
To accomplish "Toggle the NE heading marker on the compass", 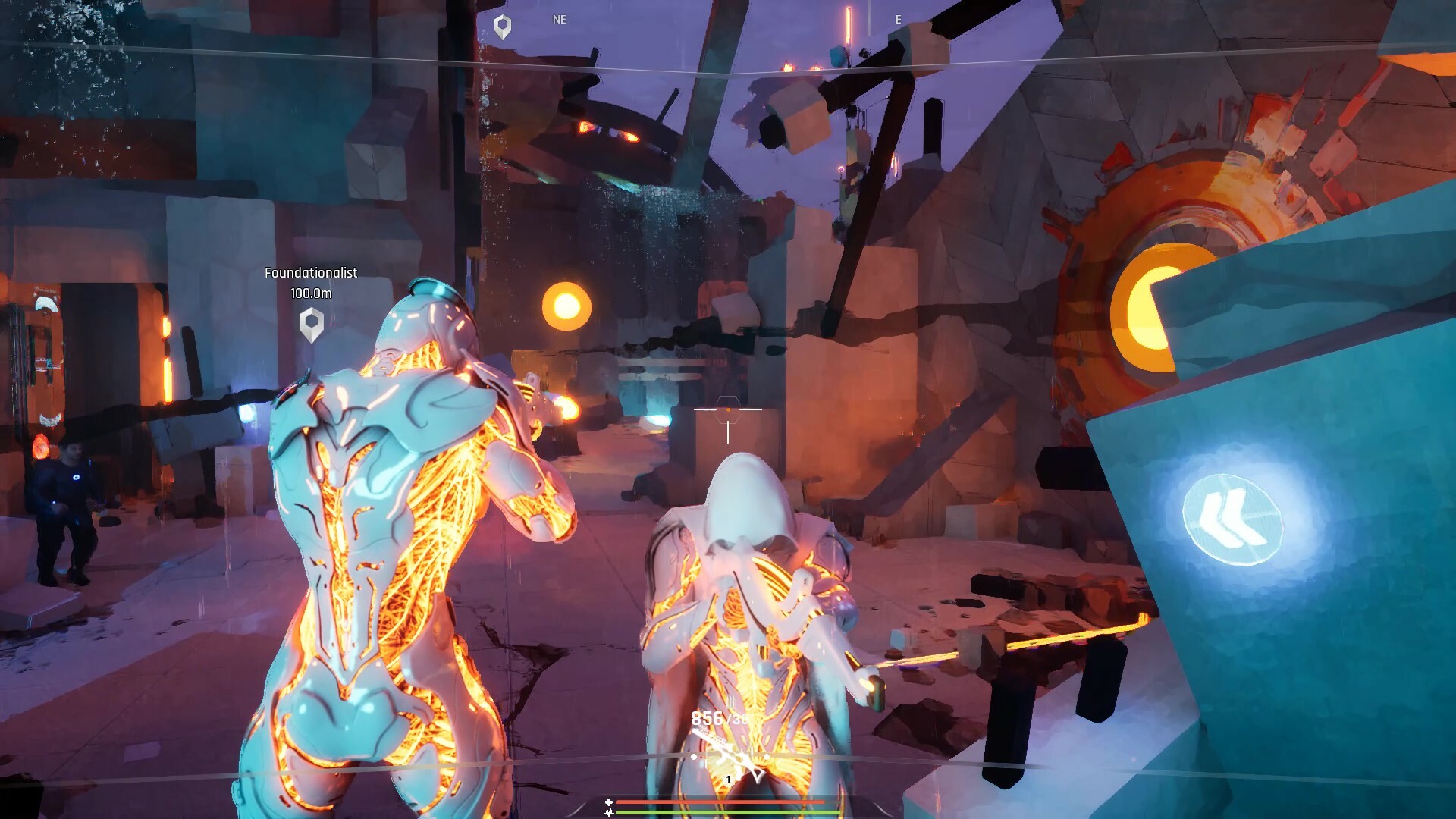I will [x=560, y=20].
